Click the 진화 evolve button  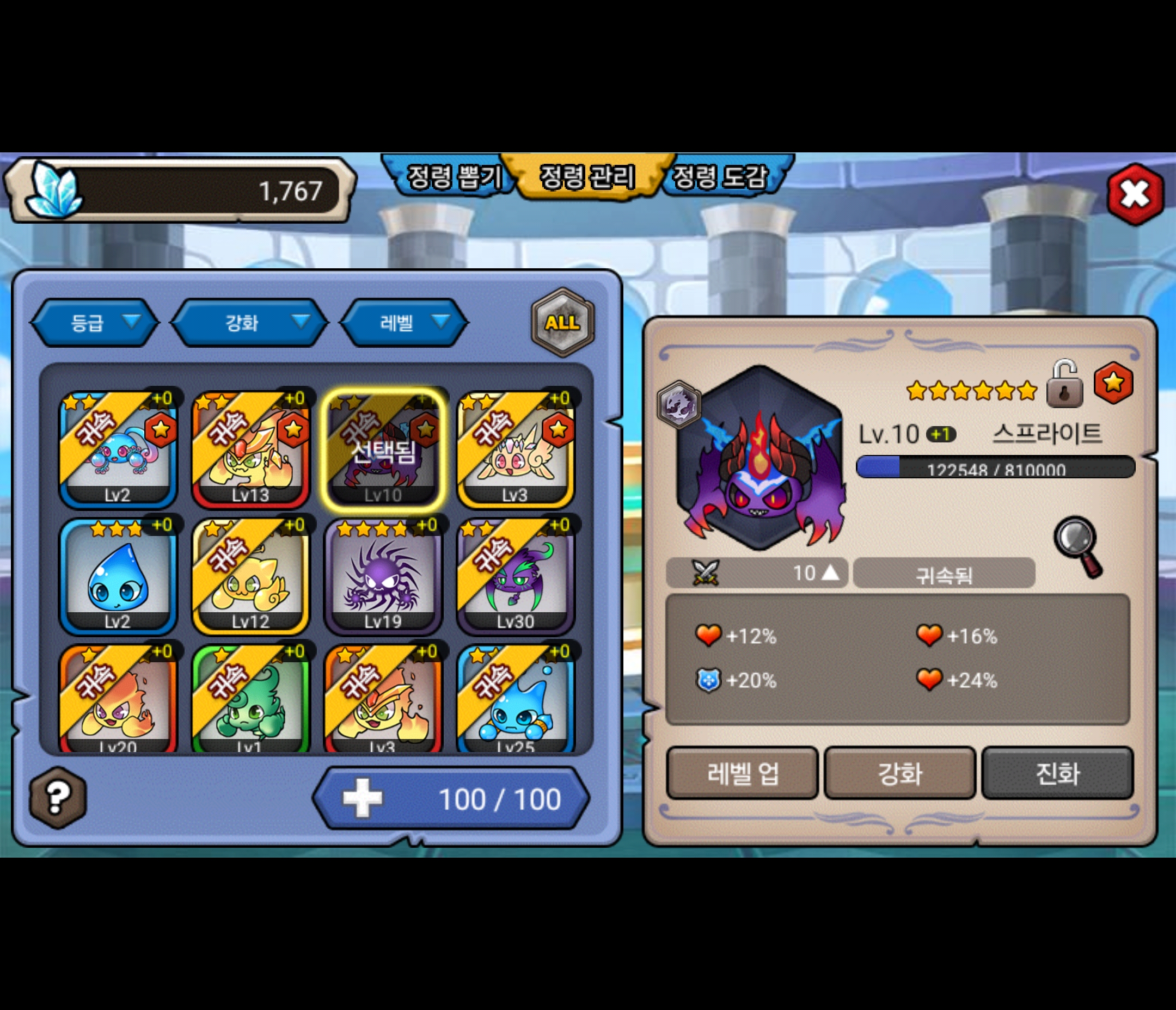tap(1057, 773)
